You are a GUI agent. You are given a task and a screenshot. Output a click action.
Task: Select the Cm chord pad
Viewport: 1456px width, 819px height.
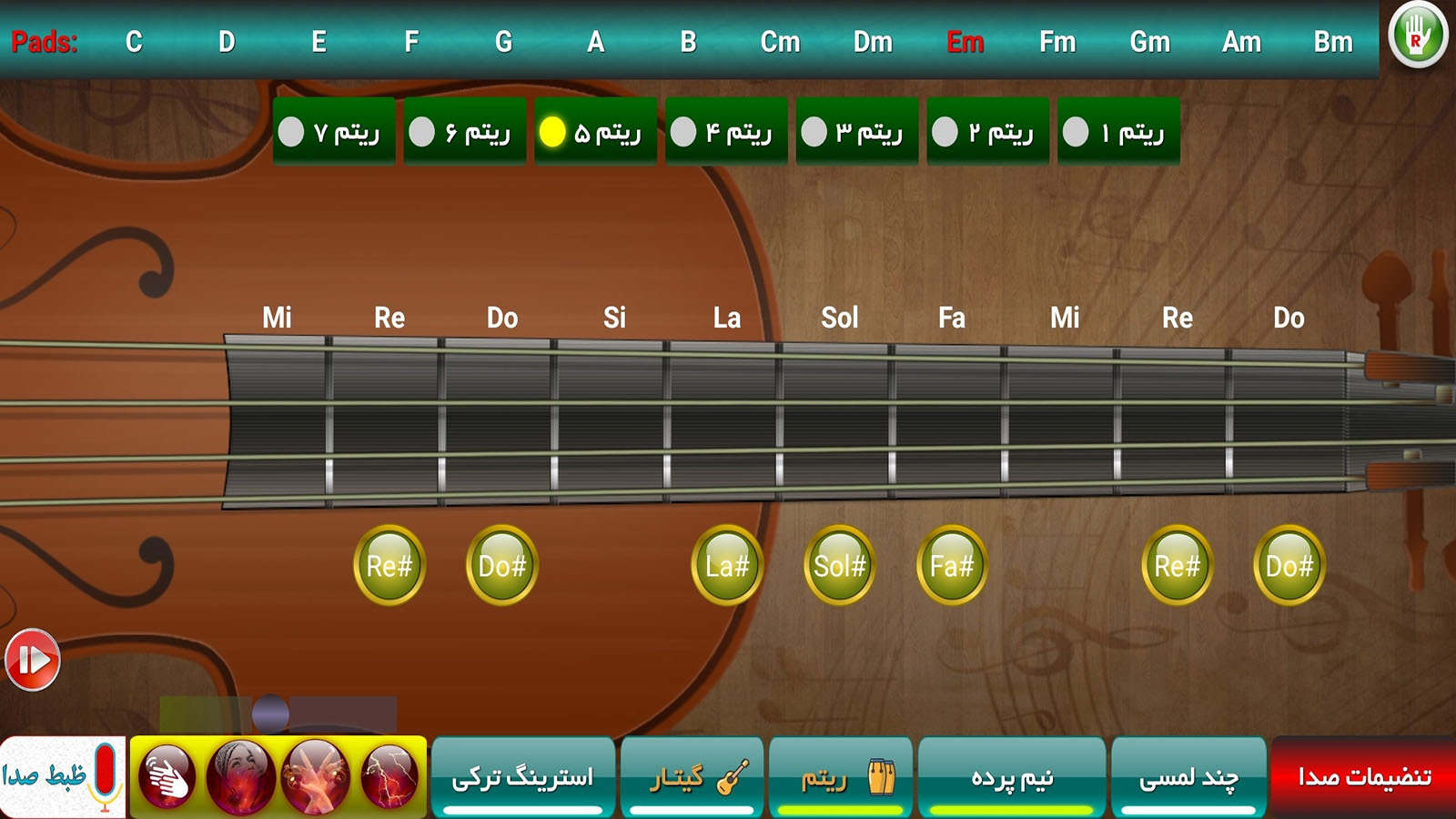781,41
